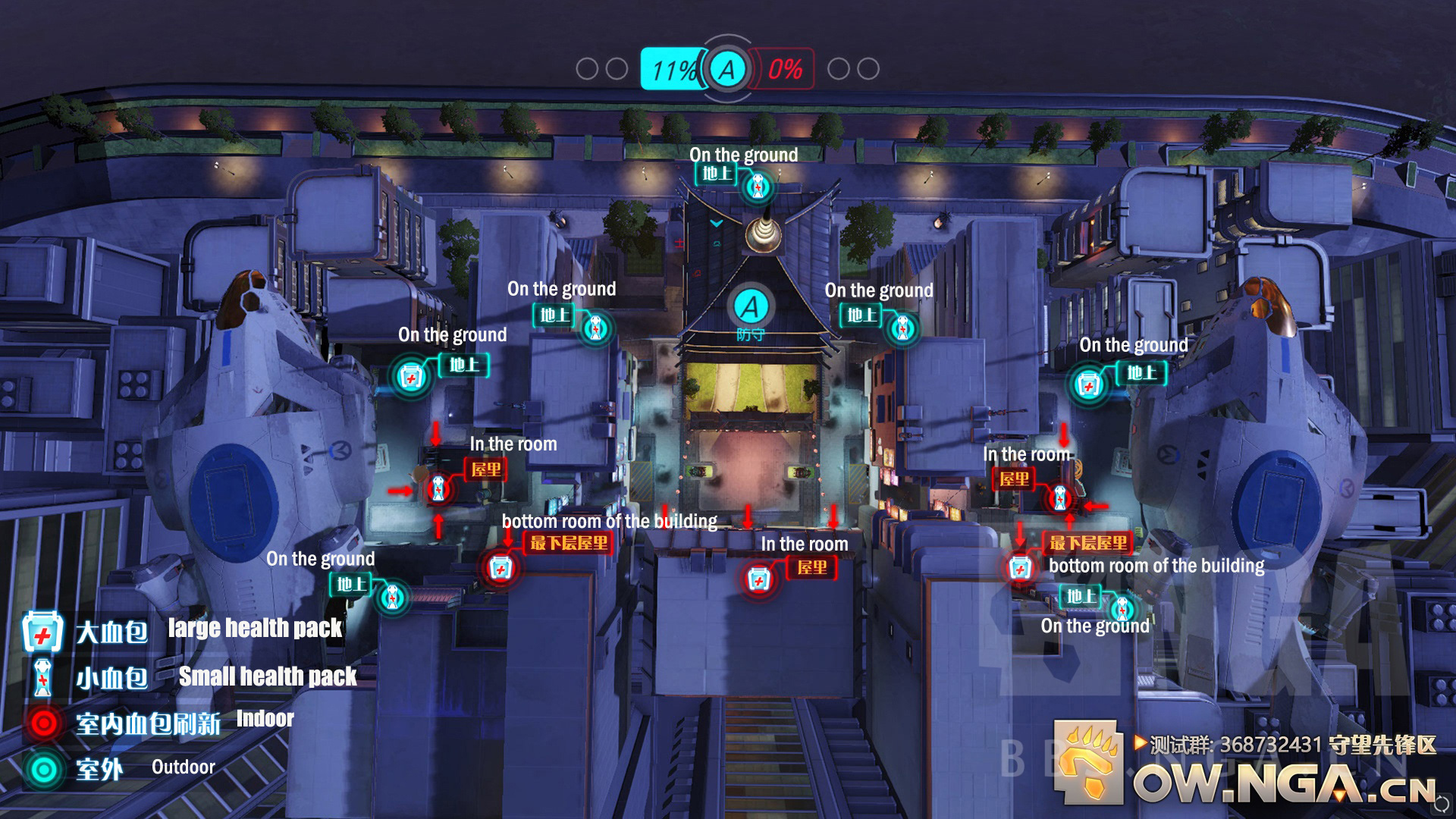Click the objective A capture icon
This screenshot has width=1456, height=819.
(726, 69)
